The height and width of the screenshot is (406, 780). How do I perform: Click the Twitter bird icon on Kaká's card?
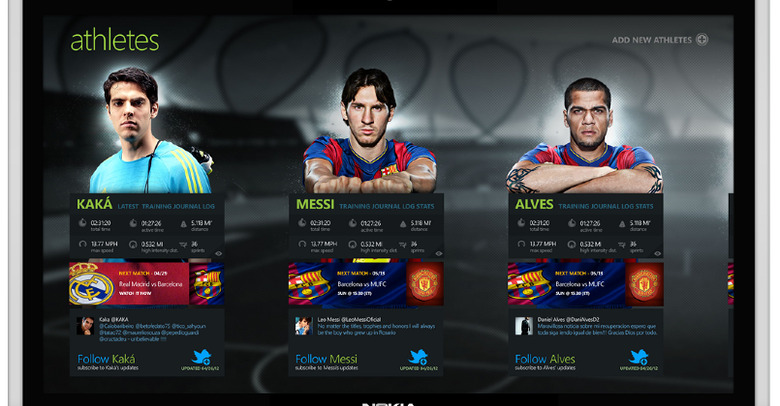coord(202,356)
